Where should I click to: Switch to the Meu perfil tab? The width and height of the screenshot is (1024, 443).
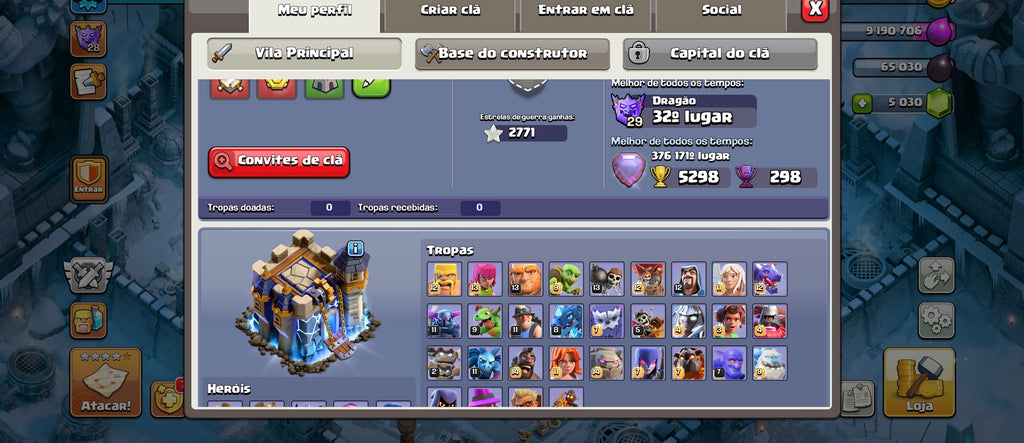click(314, 12)
